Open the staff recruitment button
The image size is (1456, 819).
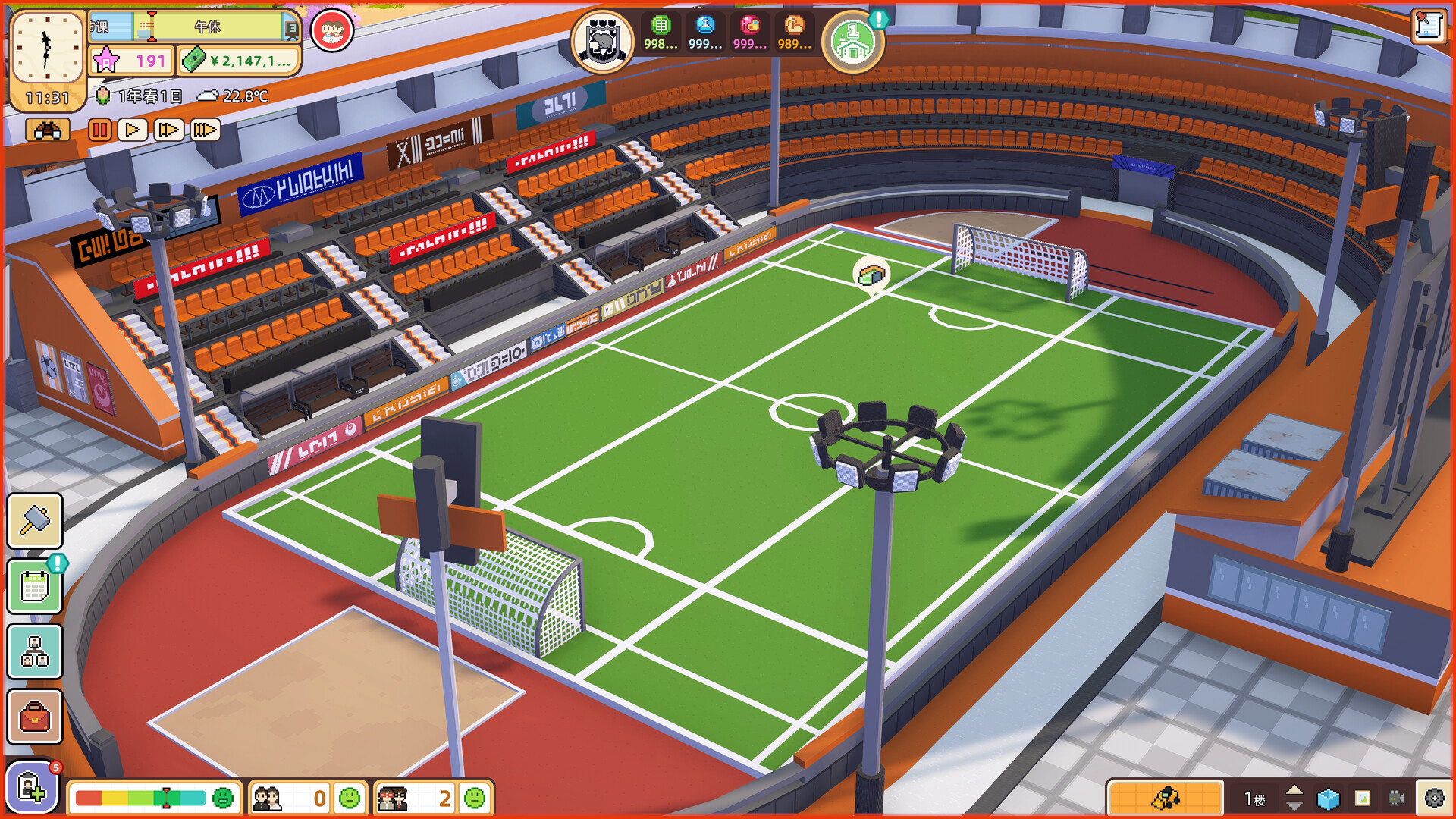coord(32,786)
